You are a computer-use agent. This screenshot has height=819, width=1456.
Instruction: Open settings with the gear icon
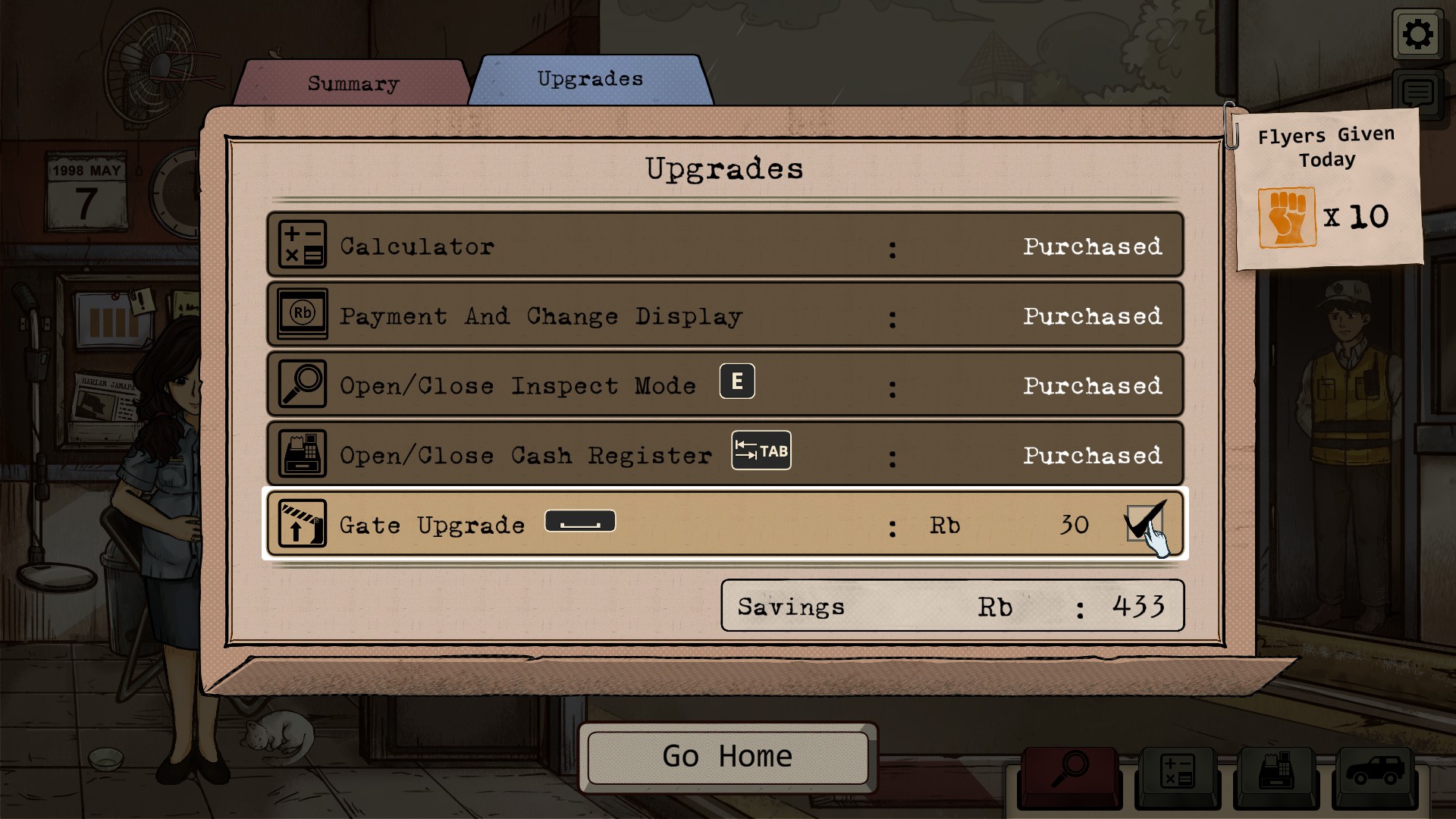[x=1417, y=34]
